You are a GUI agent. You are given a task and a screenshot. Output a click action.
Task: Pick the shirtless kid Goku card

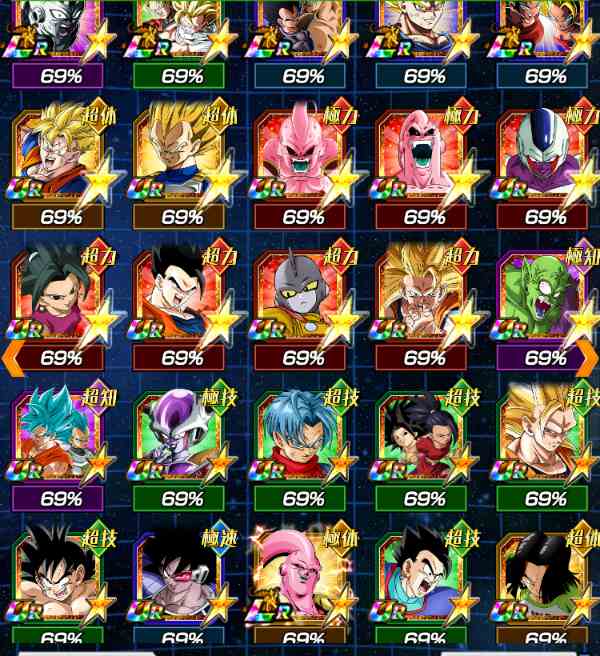coord(61,580)
